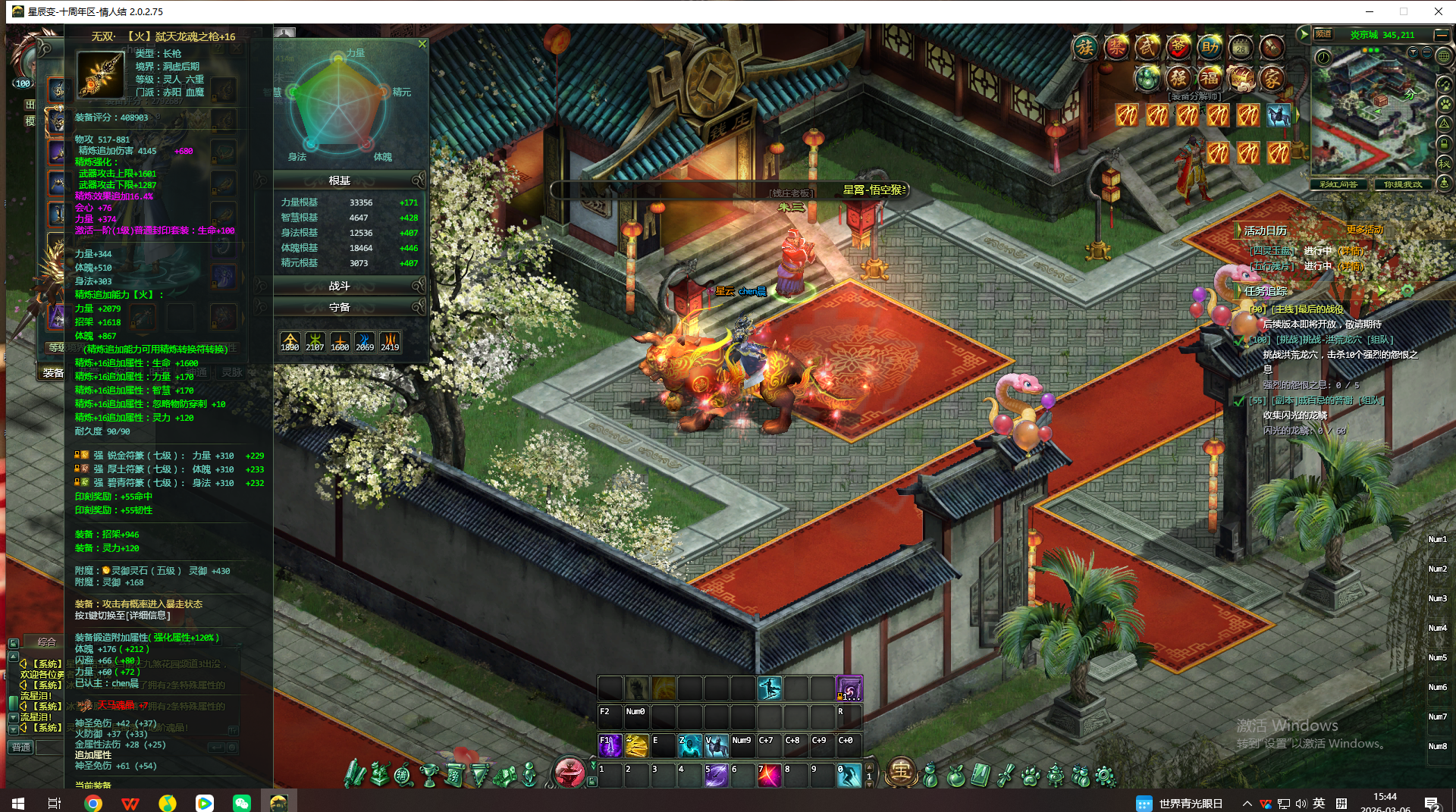Image resolution: width=1456 pixels, height=812 pixels.
Task: Click the 频道 channel button
Action: click(1323, 35)
